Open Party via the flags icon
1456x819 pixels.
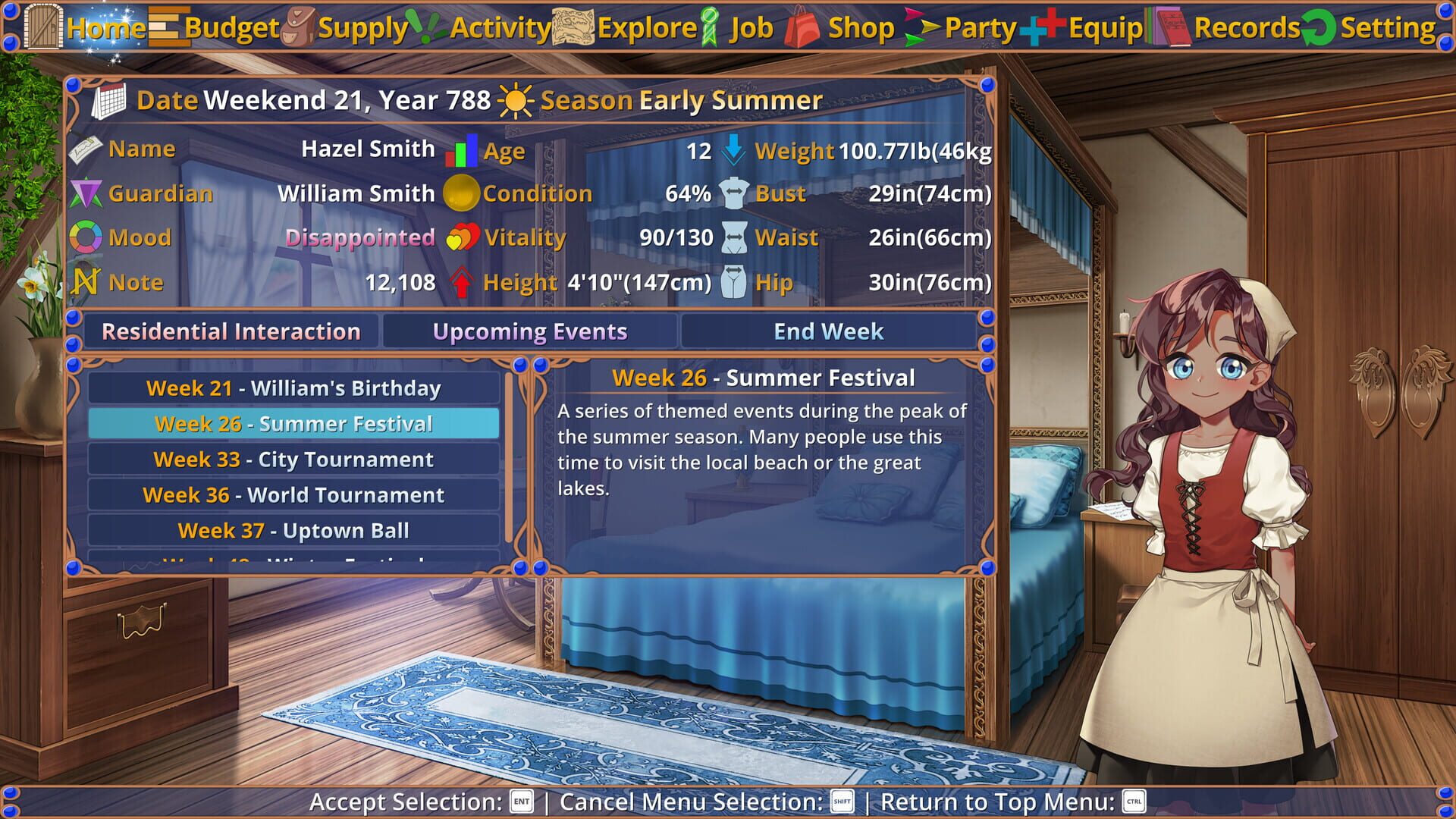tap(921, 27)
